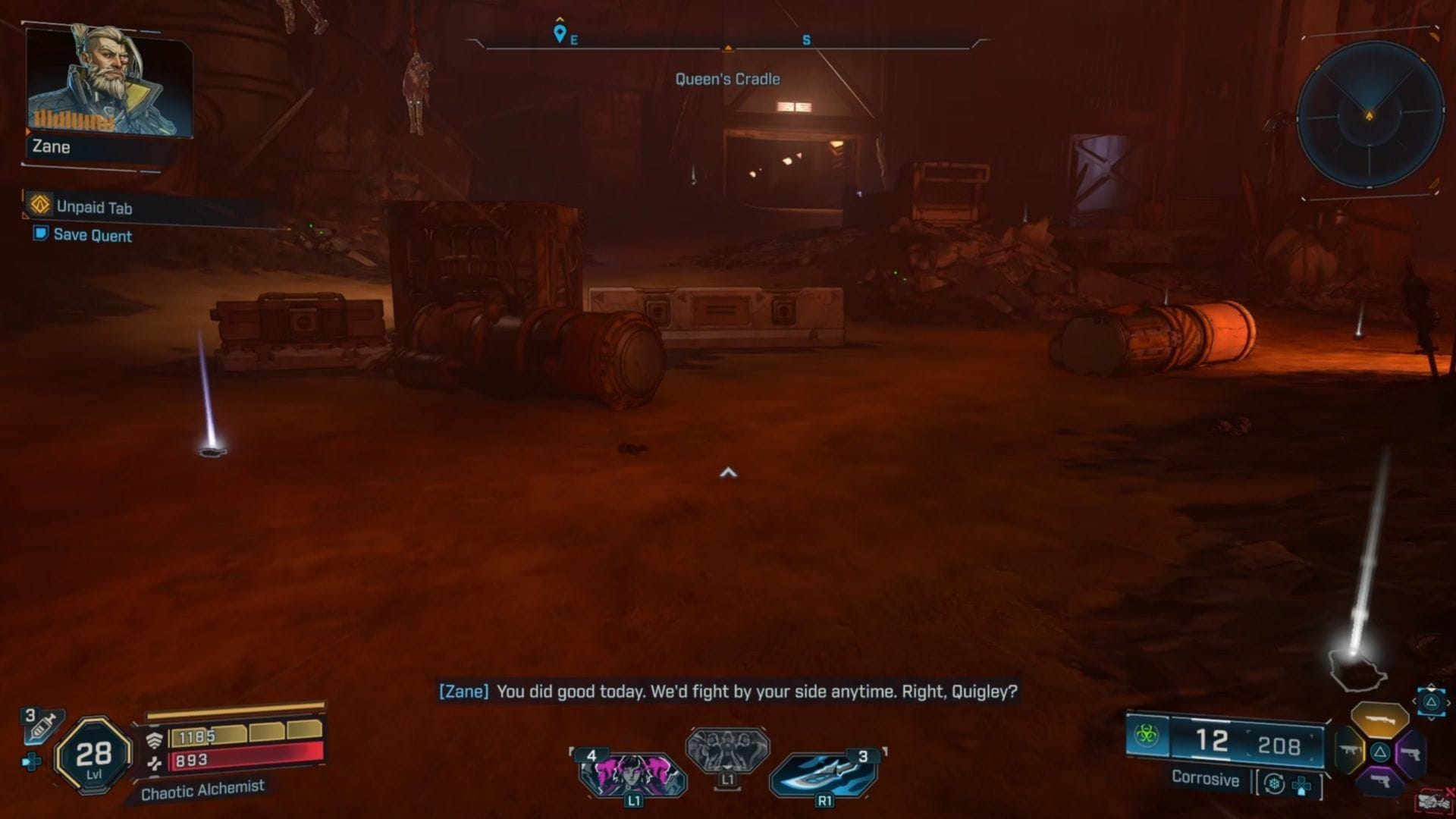1456x819 pixels.
Task: Expand the minimap compass in the top right
Action: pos(1369,114)
